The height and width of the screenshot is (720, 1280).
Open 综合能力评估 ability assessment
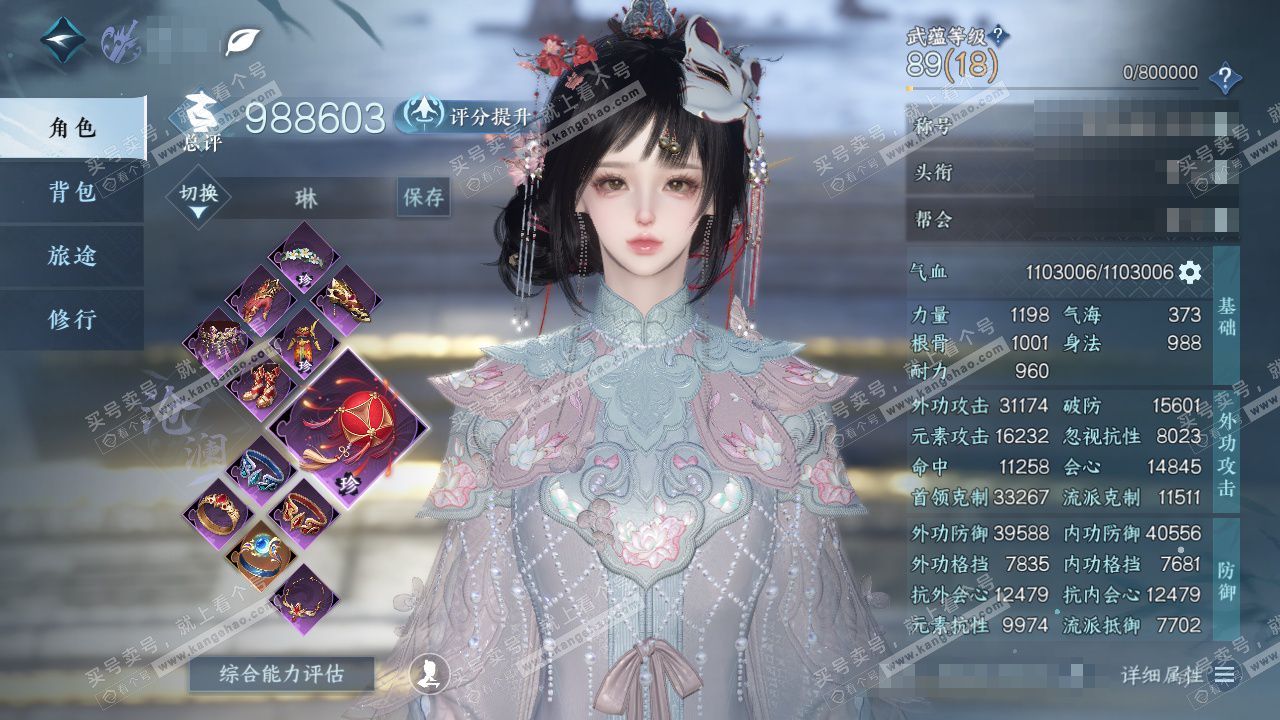coord(281,674)
